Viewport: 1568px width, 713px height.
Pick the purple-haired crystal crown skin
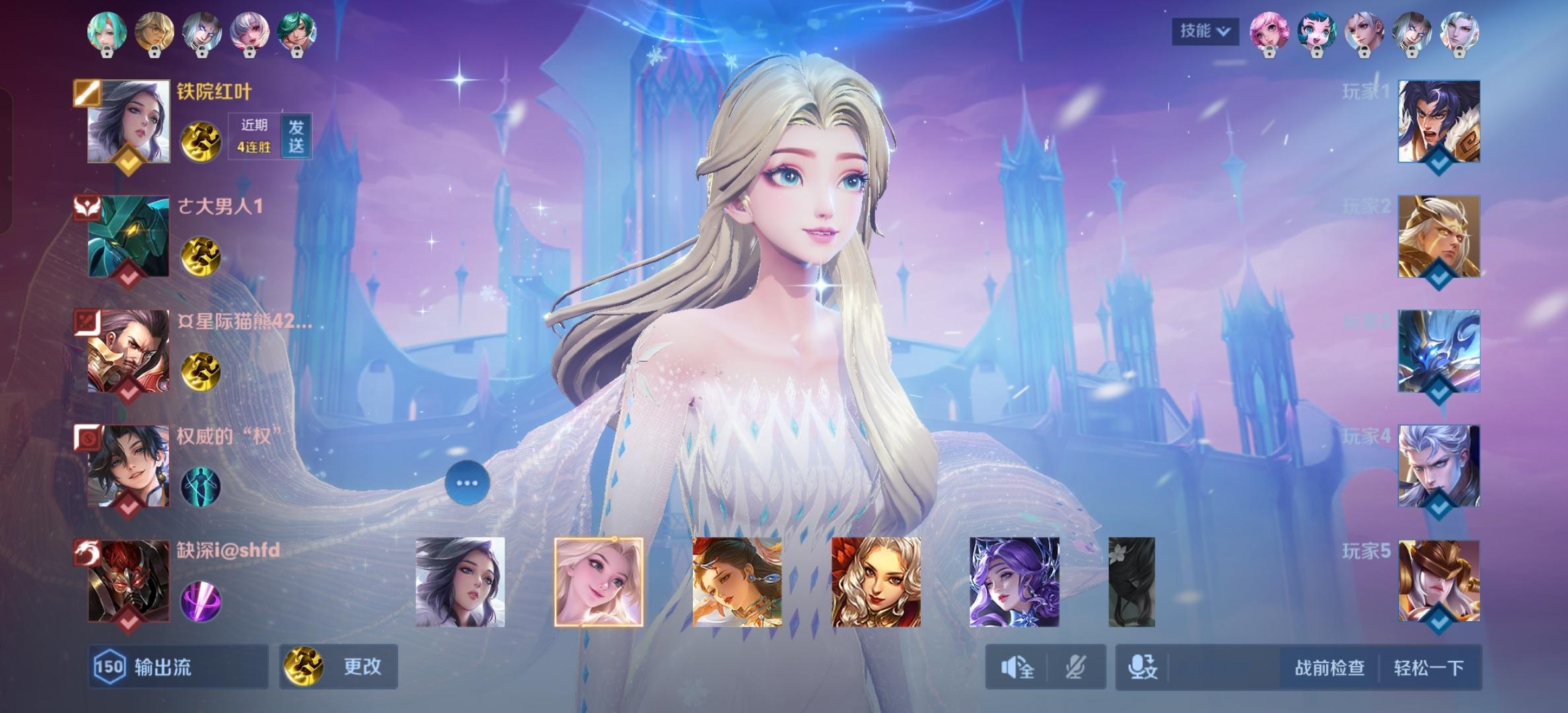1014,582
